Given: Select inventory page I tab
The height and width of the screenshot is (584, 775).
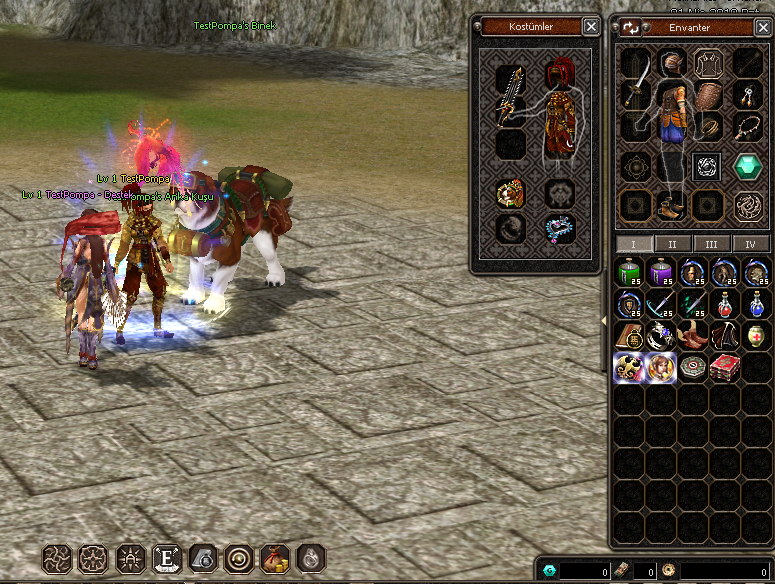Looking at the screenshot, I should pos(634,244).
